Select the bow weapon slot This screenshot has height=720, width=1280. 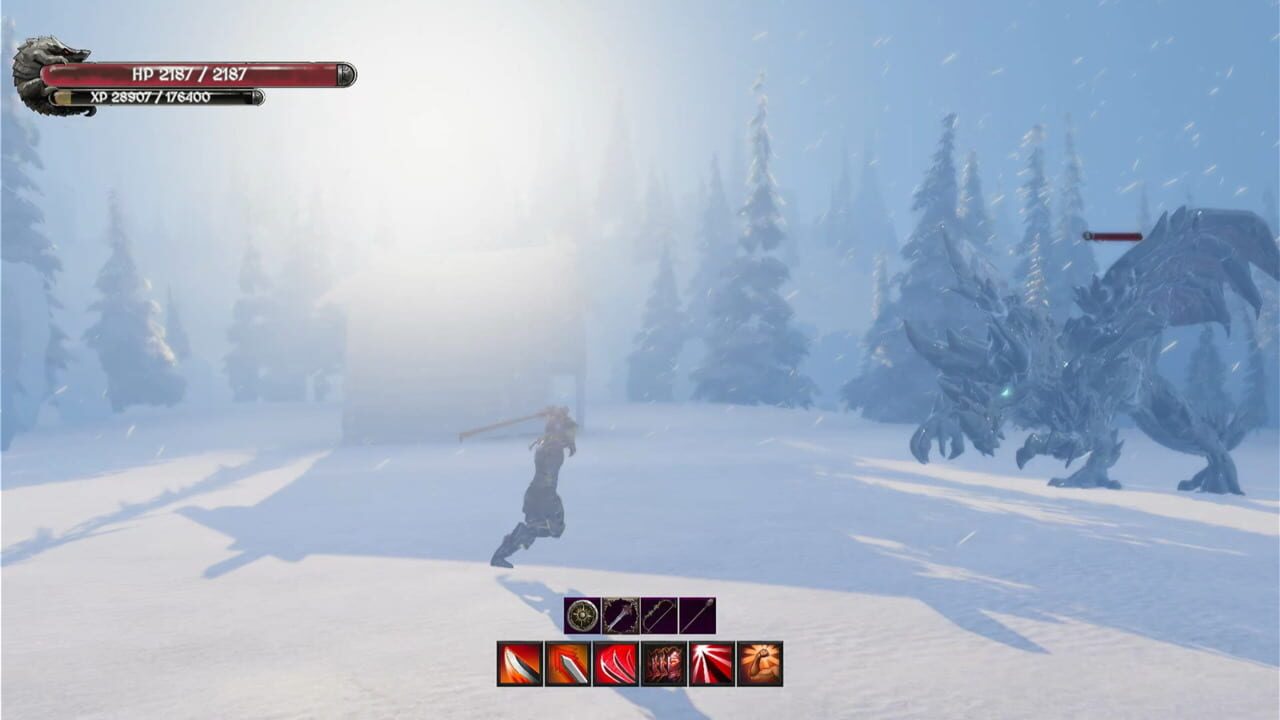(x=658, y=616)
